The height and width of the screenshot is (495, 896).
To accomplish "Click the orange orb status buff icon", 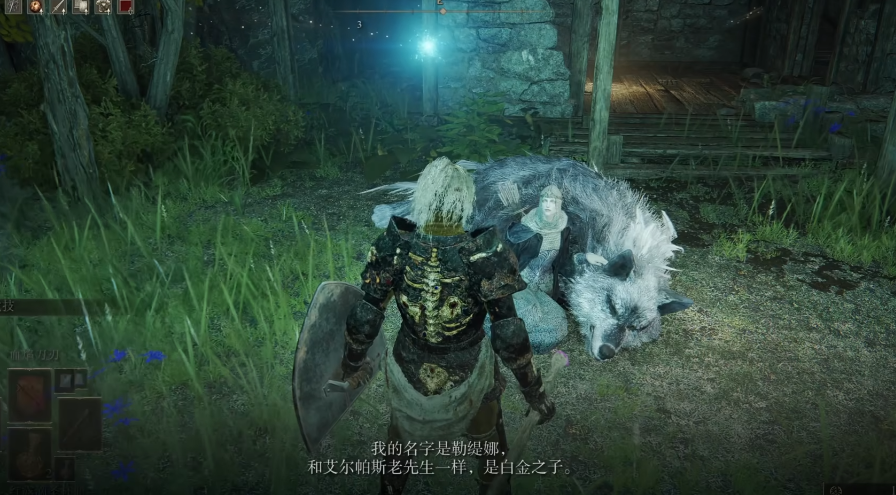I will point(36,6).
